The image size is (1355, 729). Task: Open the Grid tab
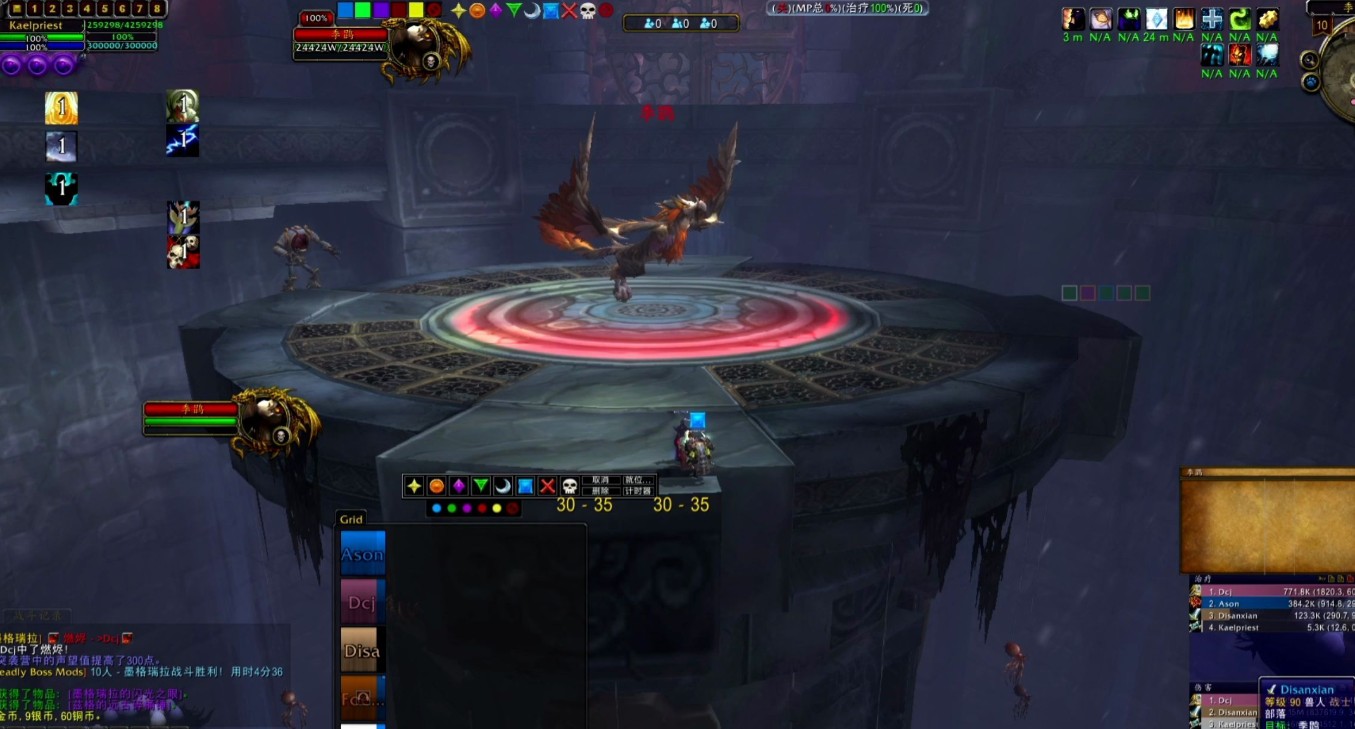(351, 519)
